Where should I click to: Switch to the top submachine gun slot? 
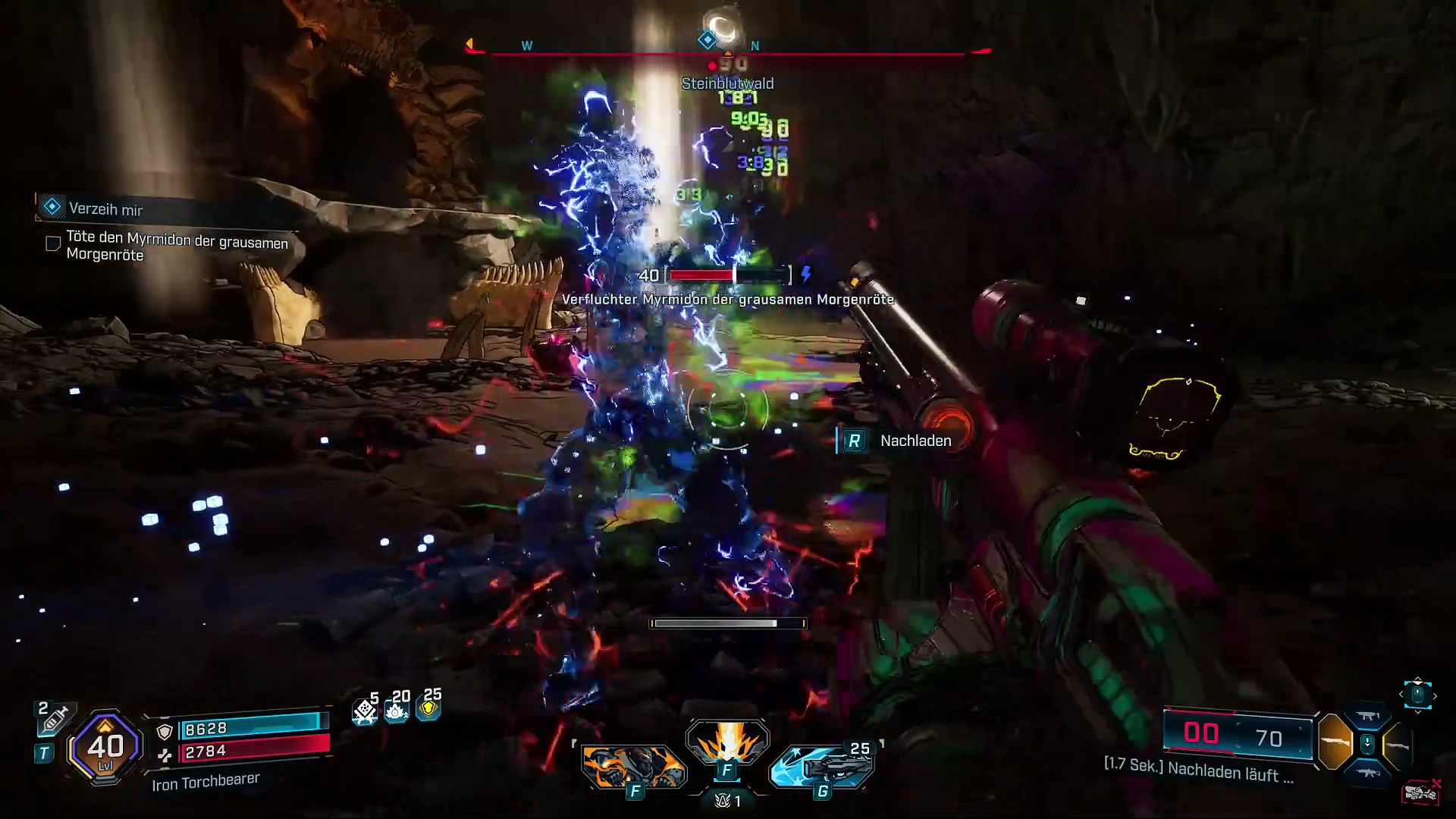(1367, 716)
